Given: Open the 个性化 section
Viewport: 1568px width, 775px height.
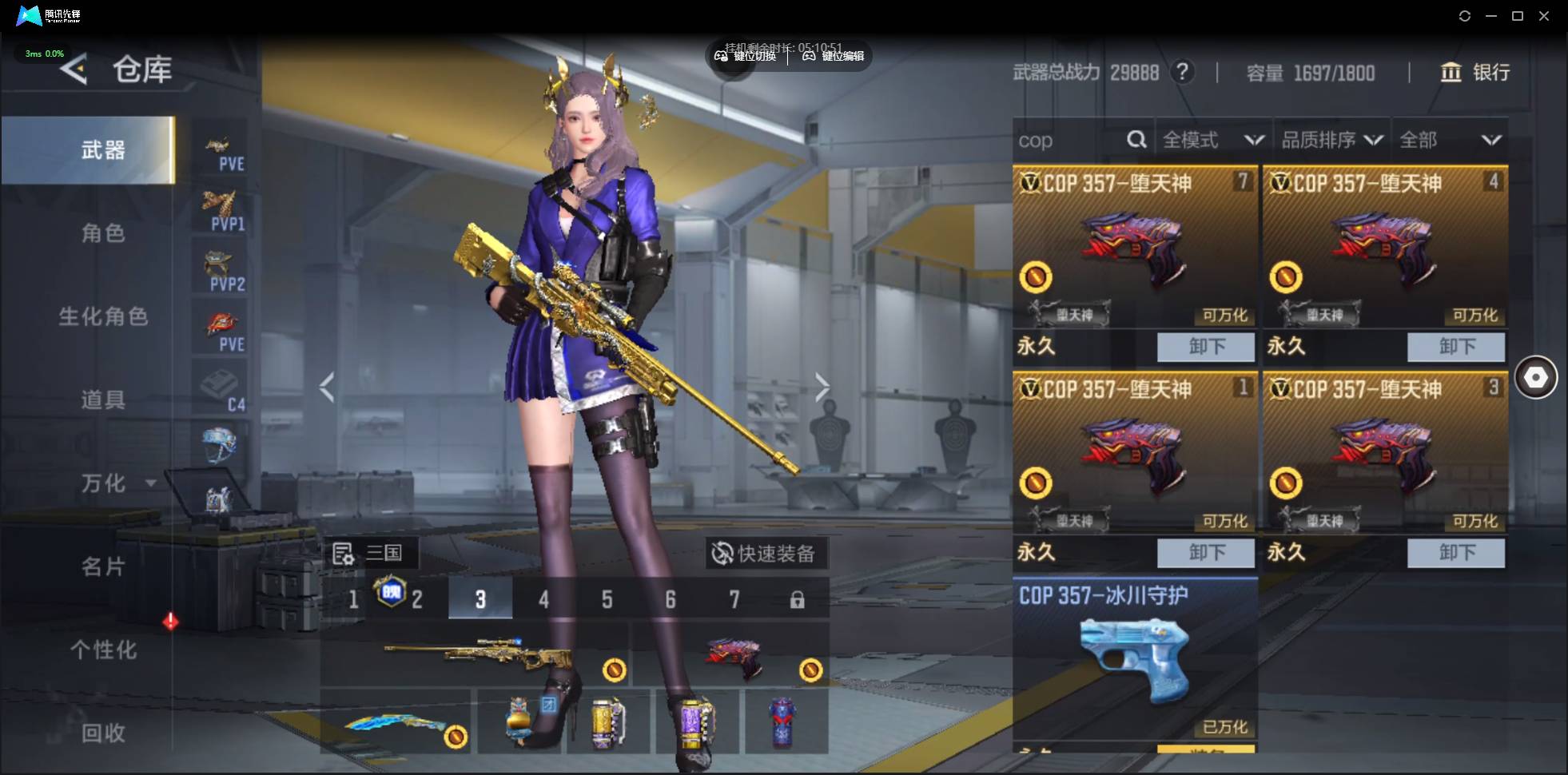Looking at the screenshot, I should (x=103, y=650).
